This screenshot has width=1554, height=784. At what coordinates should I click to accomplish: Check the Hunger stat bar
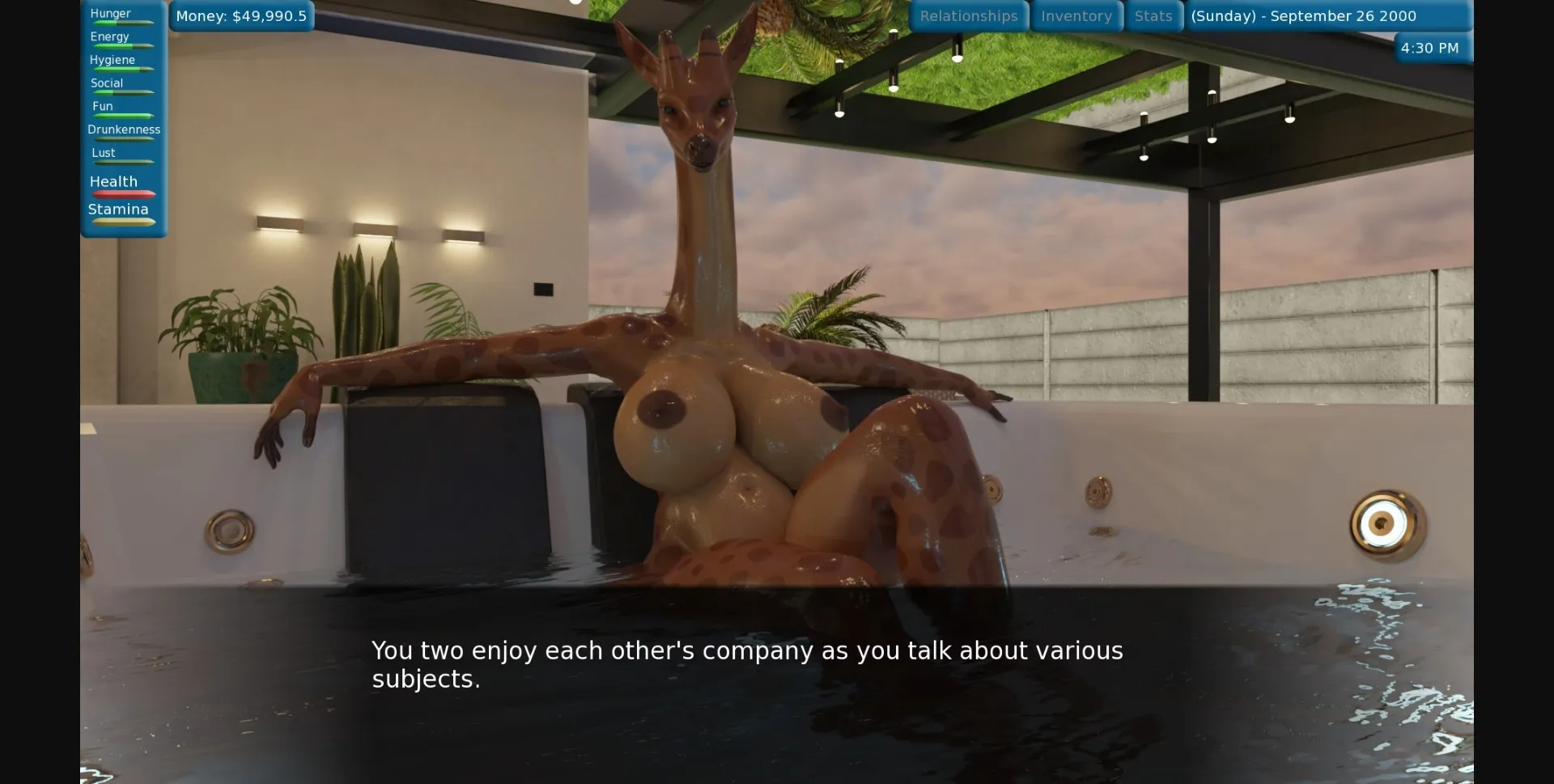[121, 18]
